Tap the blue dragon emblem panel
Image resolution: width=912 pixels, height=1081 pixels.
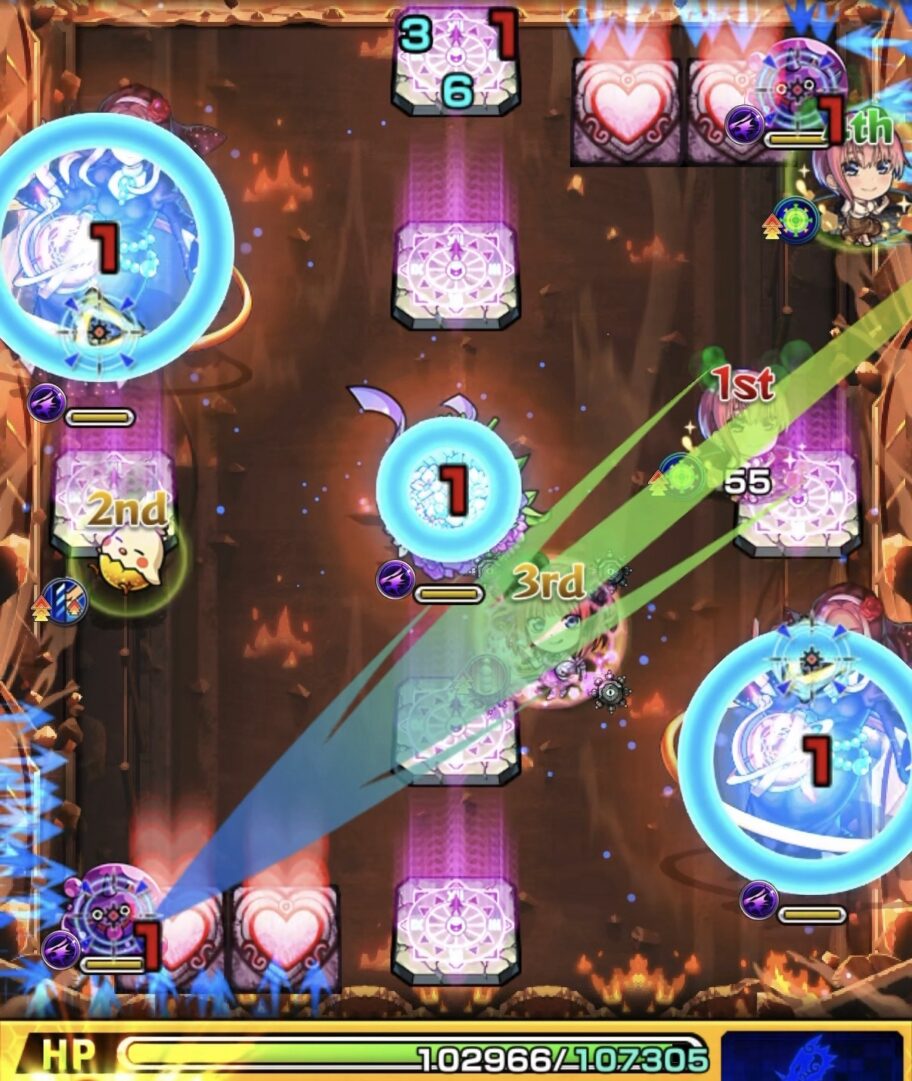click(811, 1056)
